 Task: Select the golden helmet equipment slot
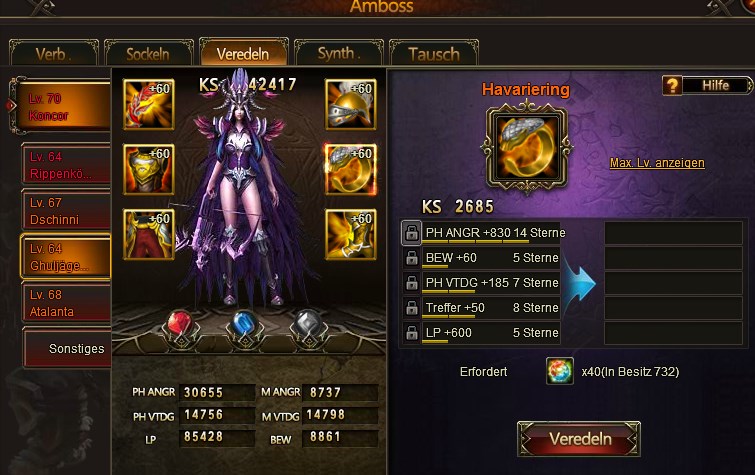(x=350, y=105)
